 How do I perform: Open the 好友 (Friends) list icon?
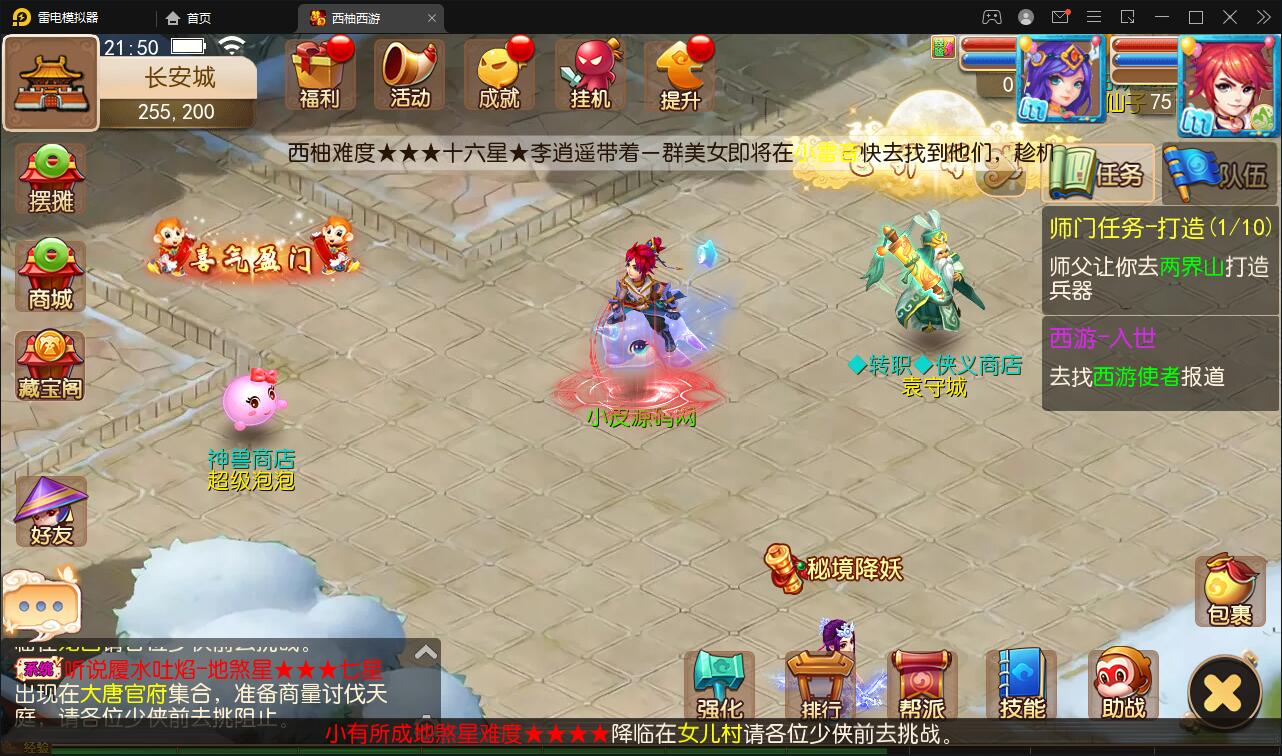pos(49,510)
